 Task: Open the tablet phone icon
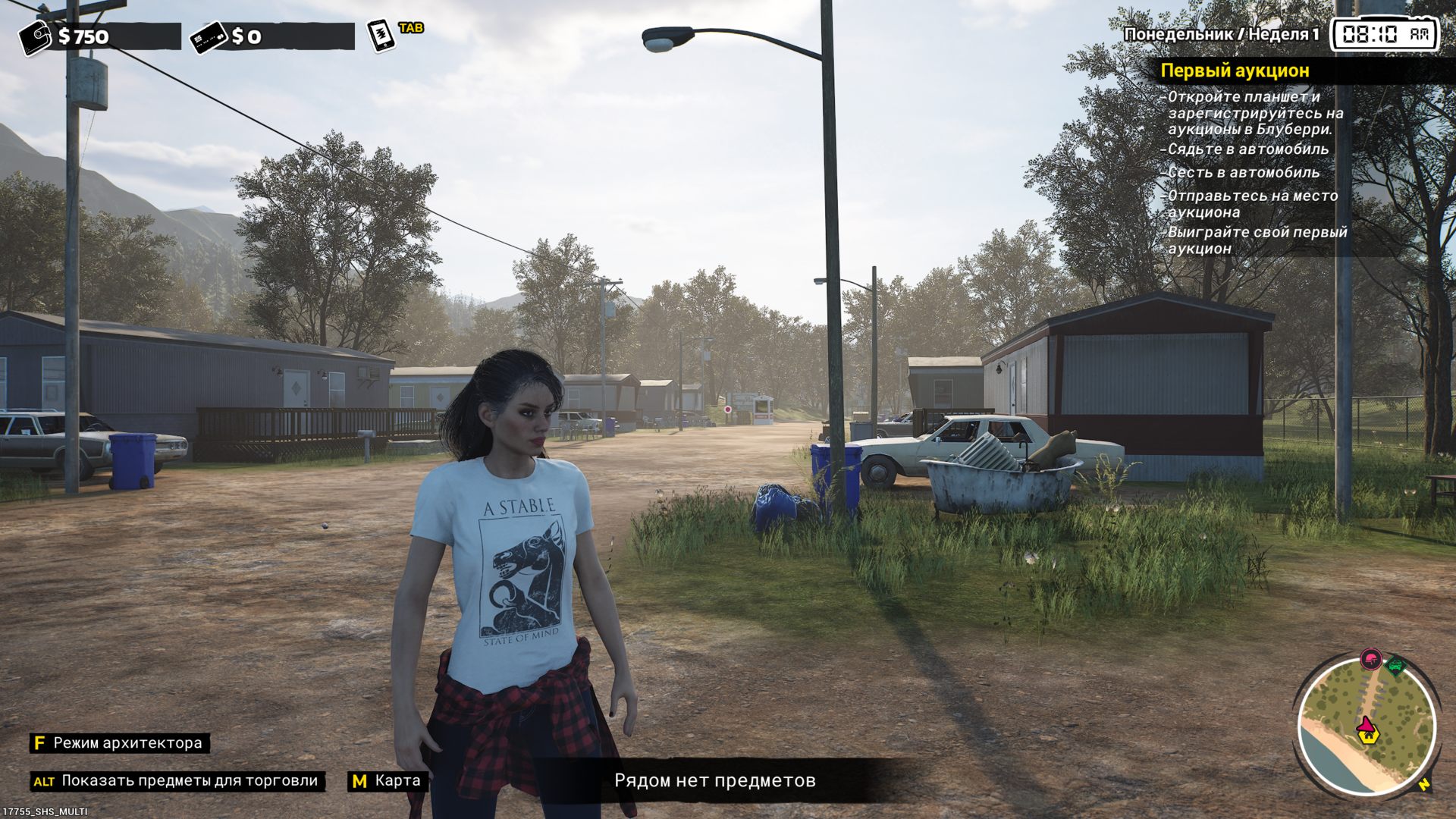381,35
